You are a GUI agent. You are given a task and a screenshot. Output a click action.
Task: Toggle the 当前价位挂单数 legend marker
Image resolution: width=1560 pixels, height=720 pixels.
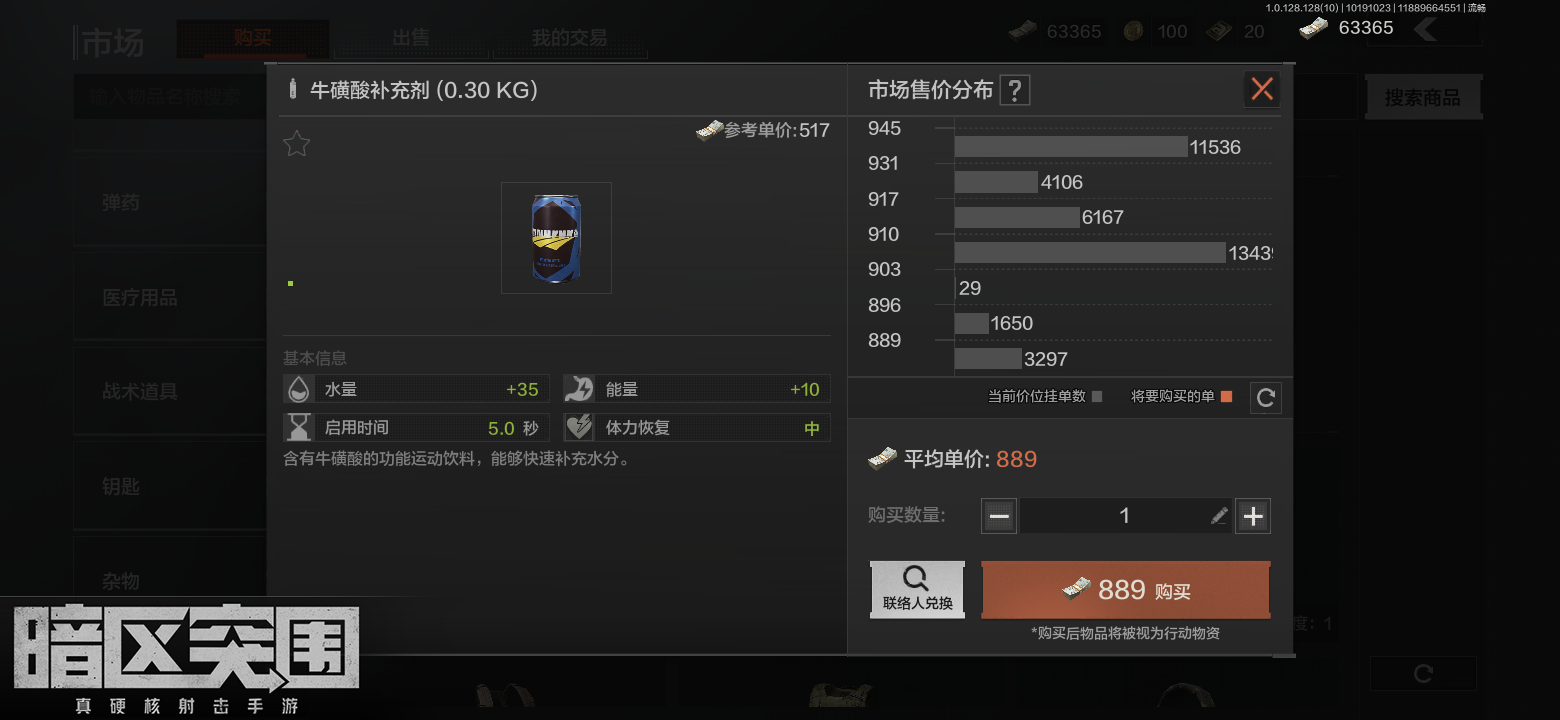click(1098, 397)
